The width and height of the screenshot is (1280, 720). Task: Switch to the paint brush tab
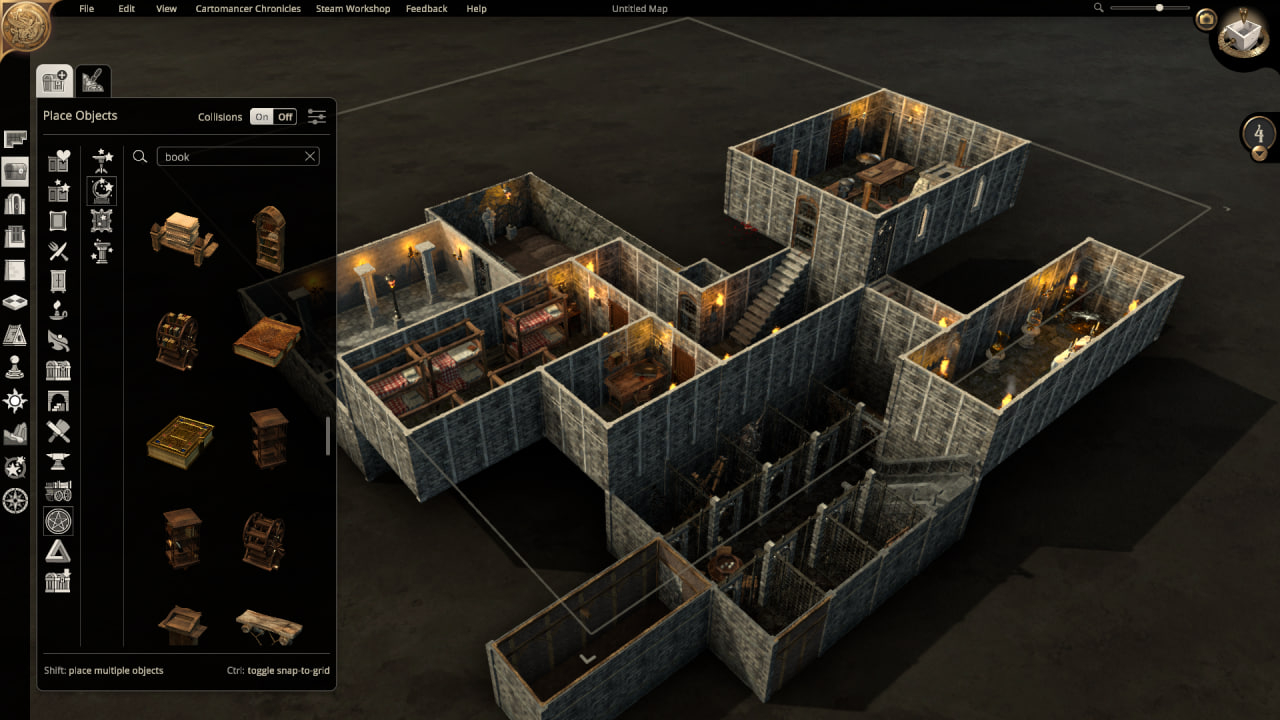pos(94,80)
